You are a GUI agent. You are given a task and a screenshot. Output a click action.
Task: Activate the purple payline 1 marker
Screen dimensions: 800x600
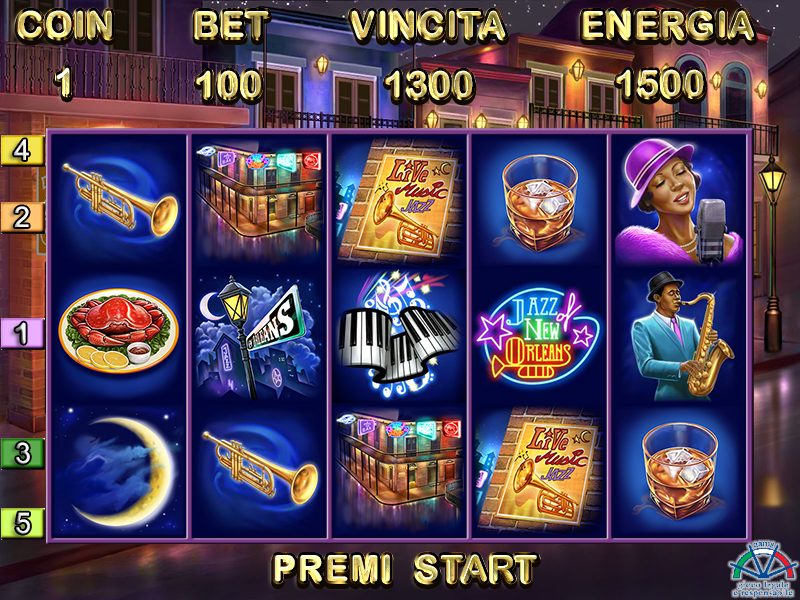point(22,333)
